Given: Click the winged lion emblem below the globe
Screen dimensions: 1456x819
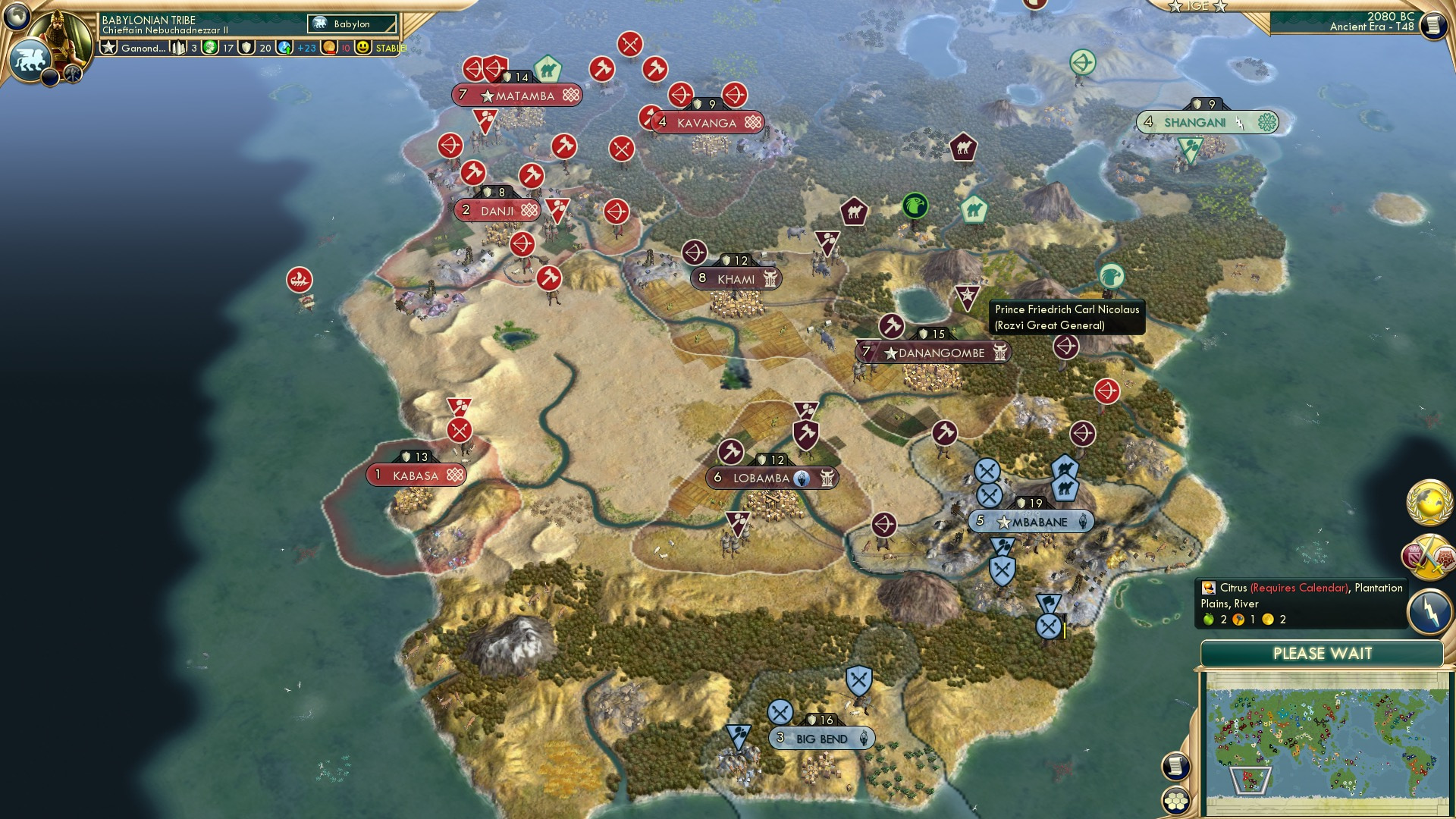Looking at the screenshot, I should [29, 58].
